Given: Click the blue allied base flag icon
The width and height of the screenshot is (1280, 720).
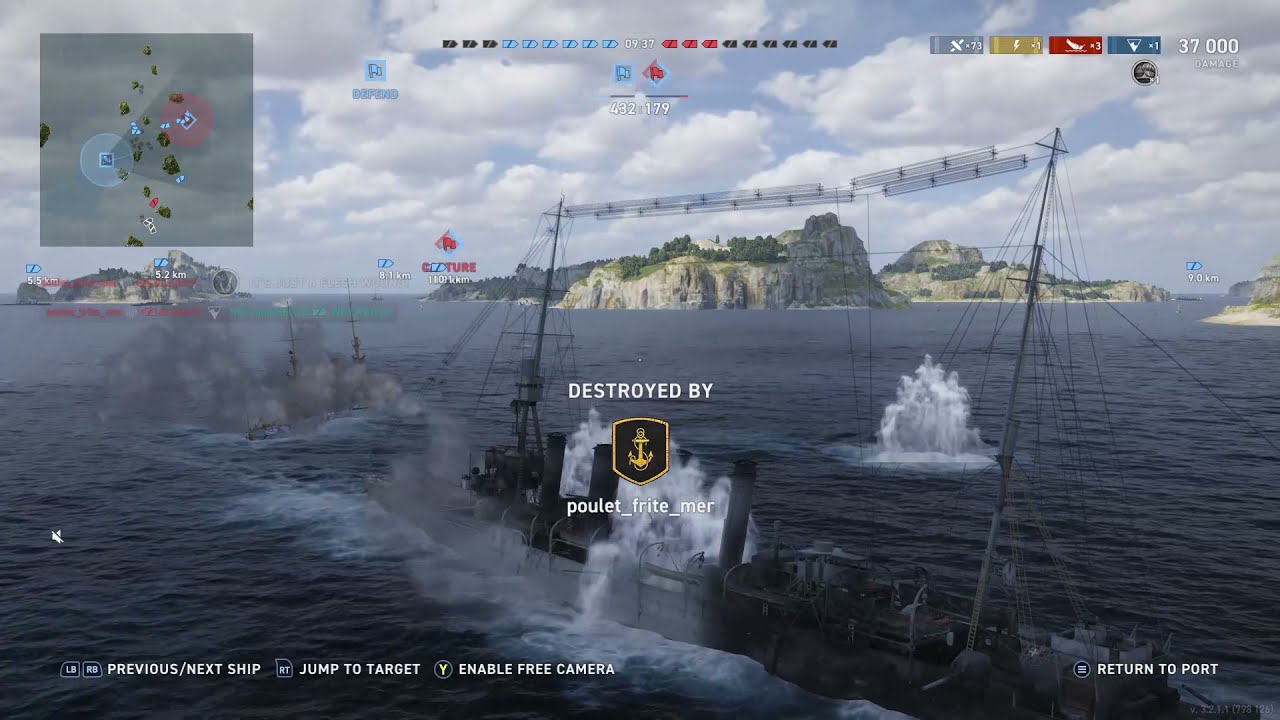Looking at the screenshot, I should tap(623, 72).
